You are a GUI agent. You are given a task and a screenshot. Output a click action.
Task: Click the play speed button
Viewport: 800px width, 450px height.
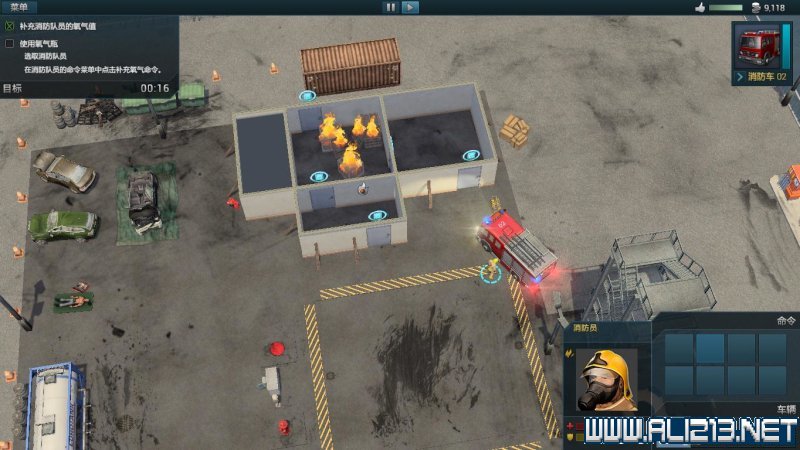coord(410,7)
